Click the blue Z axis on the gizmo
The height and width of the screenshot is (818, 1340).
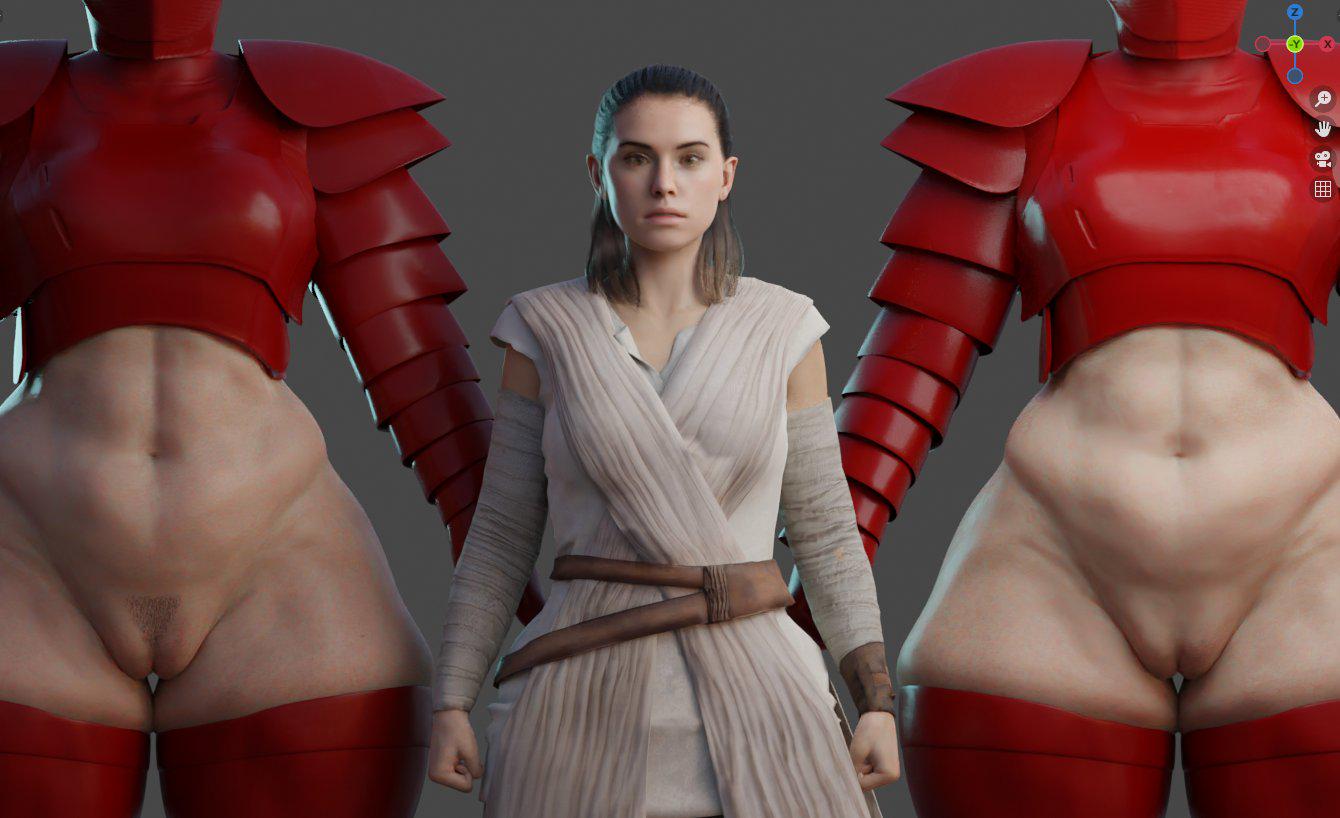pos(1295,12)
